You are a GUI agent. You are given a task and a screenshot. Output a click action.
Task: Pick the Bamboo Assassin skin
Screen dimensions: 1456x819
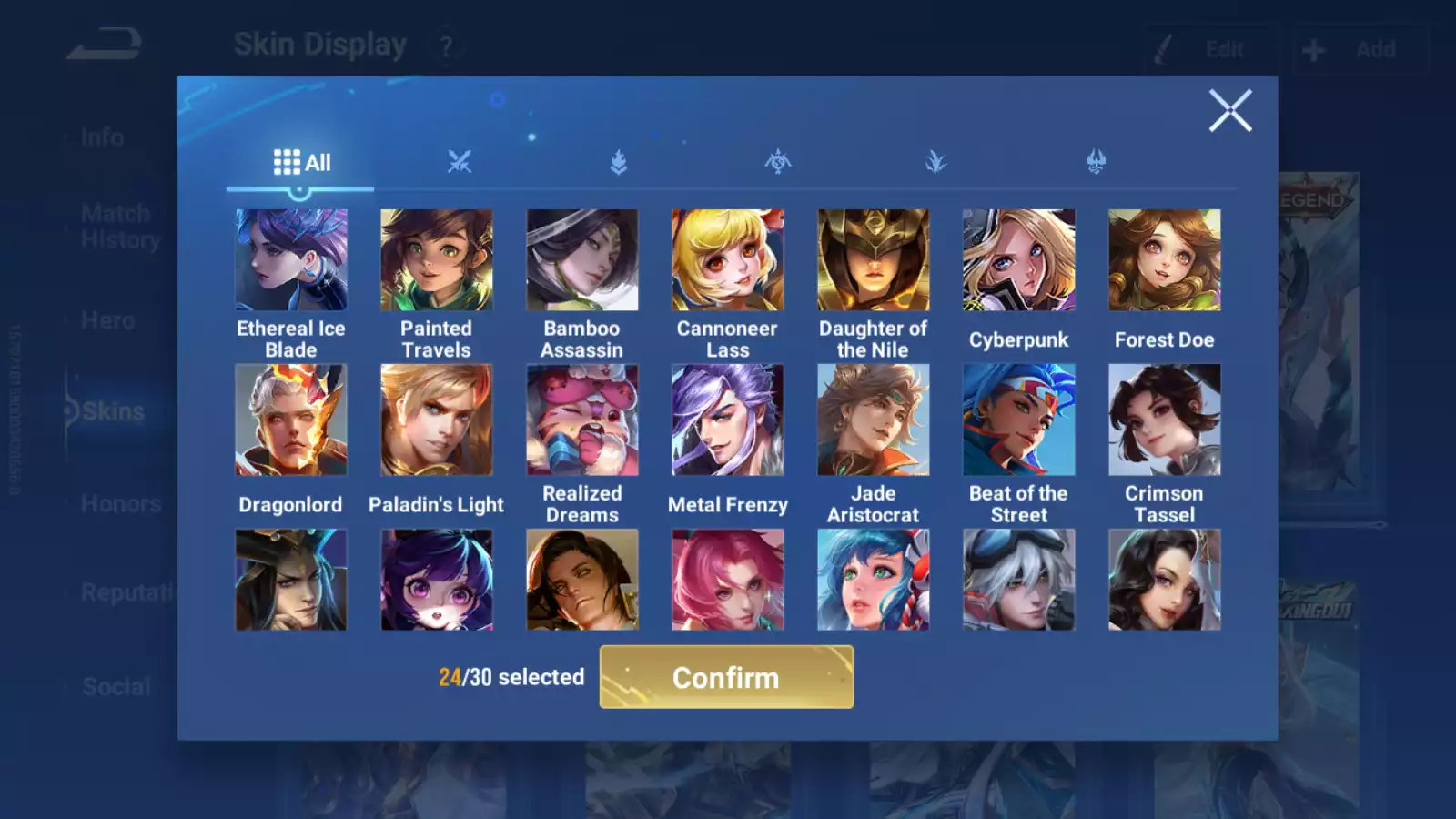pos(582,260)
